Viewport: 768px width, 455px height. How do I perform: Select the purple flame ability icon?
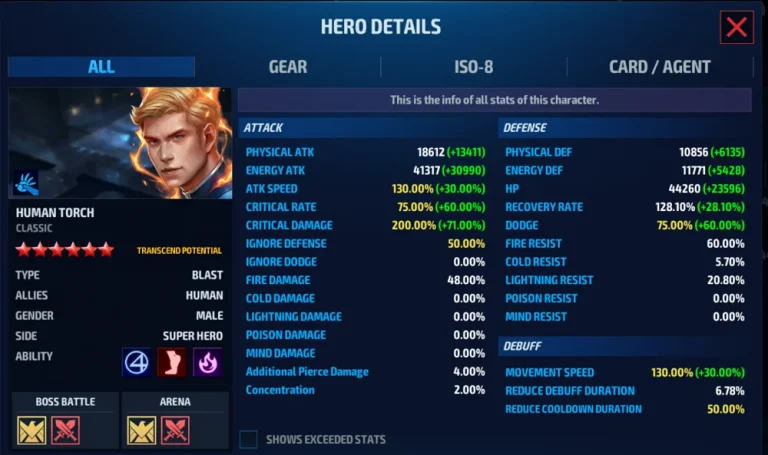tap(207, 362)
